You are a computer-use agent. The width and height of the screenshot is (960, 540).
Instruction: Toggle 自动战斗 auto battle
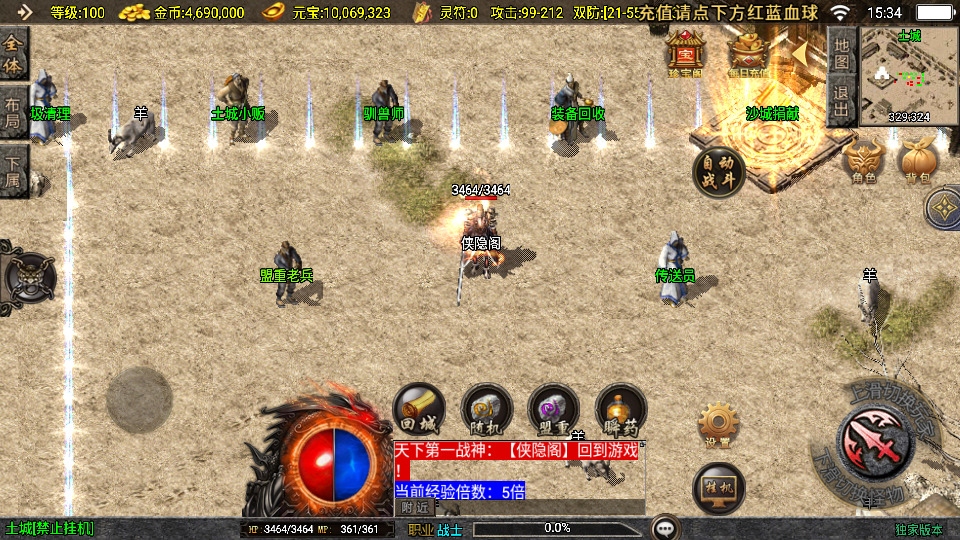719,171
